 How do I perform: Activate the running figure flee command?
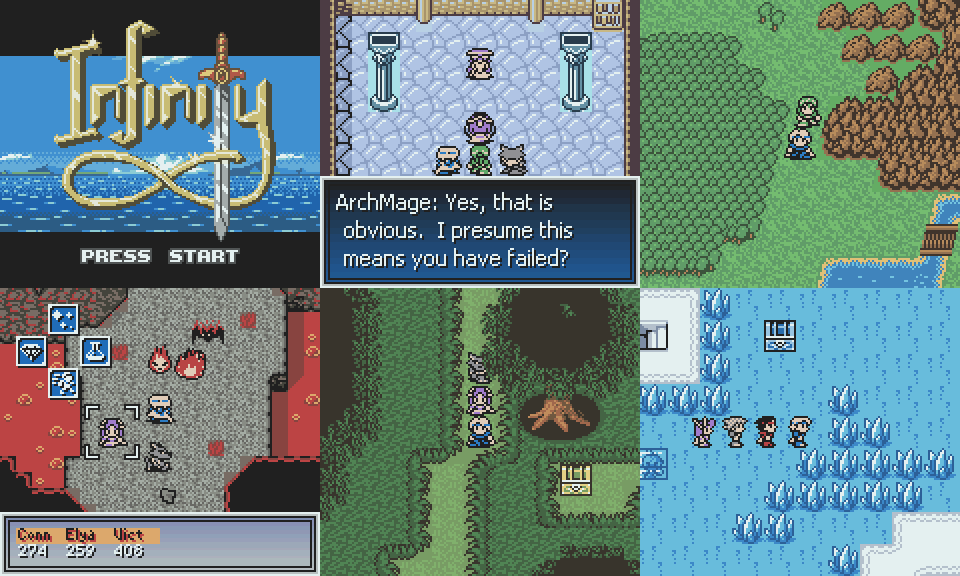click(x=64, y=382)
